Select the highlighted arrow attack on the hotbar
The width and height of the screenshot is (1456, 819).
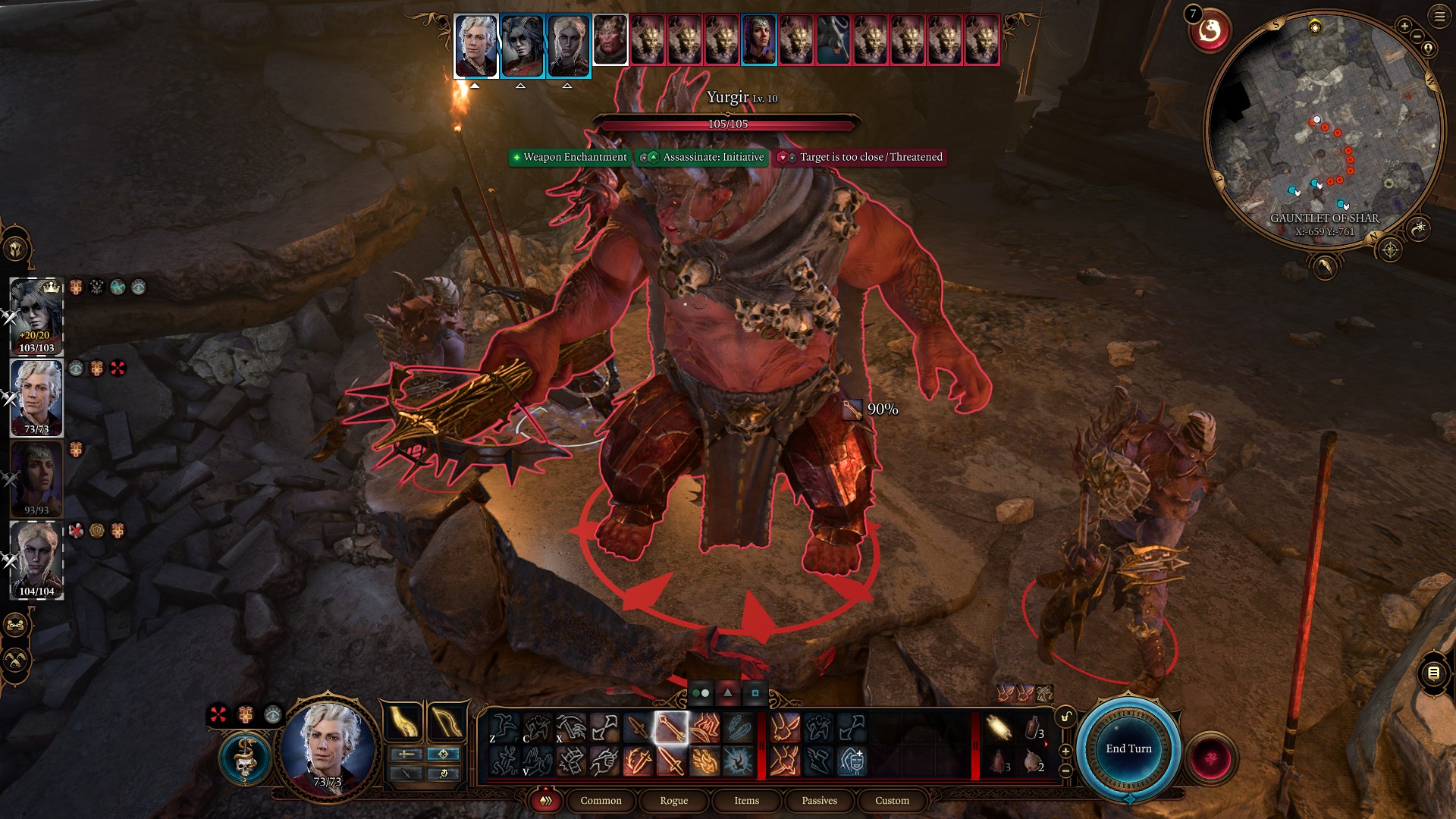(x=671, y=728)
